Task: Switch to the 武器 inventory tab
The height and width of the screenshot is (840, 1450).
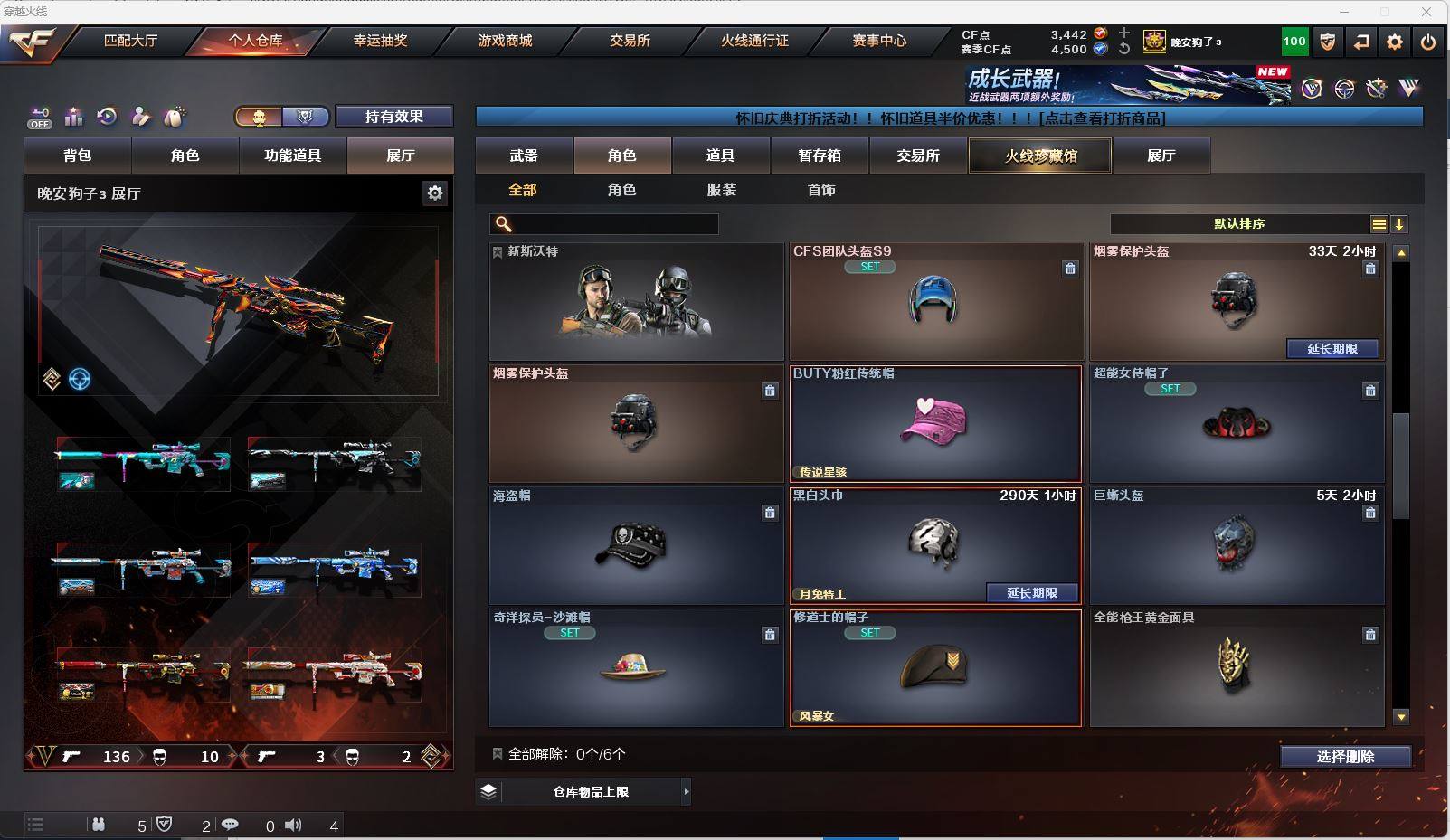Action: click(524, 156)
